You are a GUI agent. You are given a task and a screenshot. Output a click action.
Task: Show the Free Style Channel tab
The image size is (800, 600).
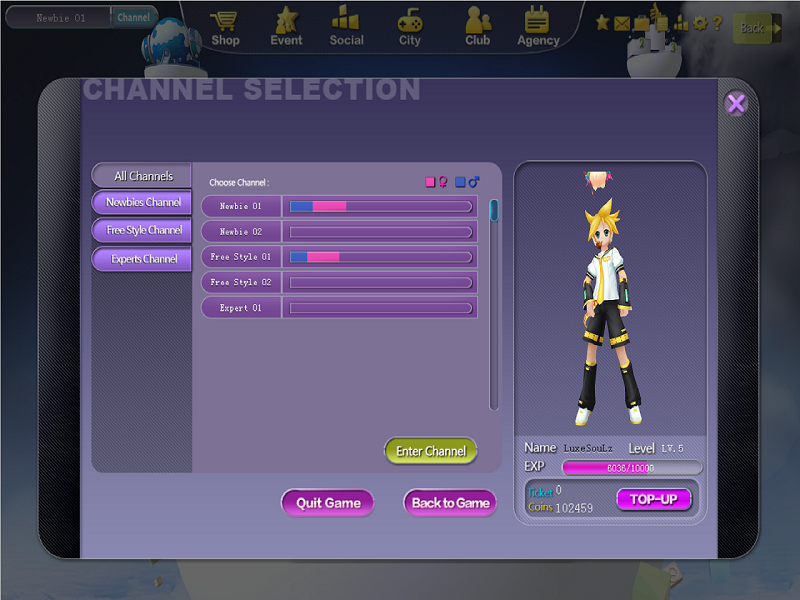143,231
